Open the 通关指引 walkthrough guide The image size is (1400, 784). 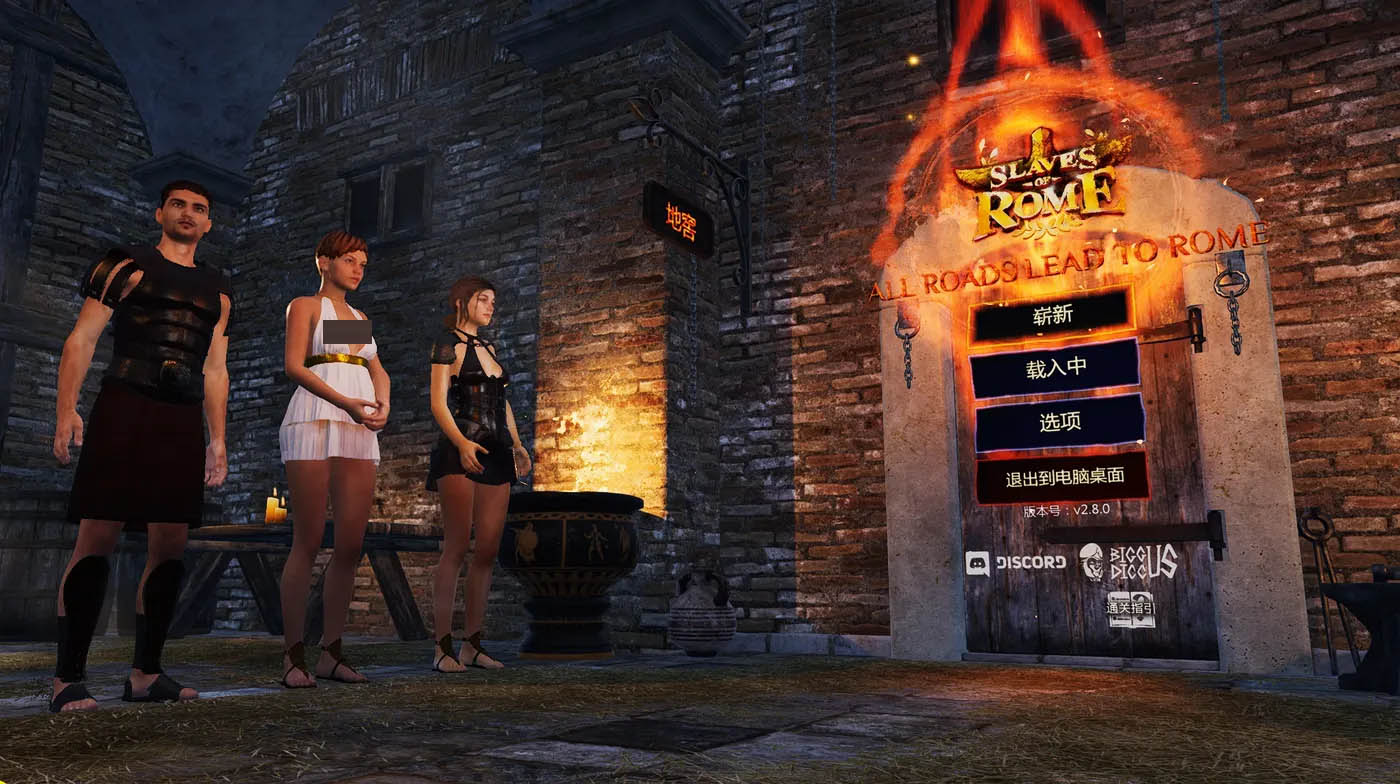[x=1131, y=609]
